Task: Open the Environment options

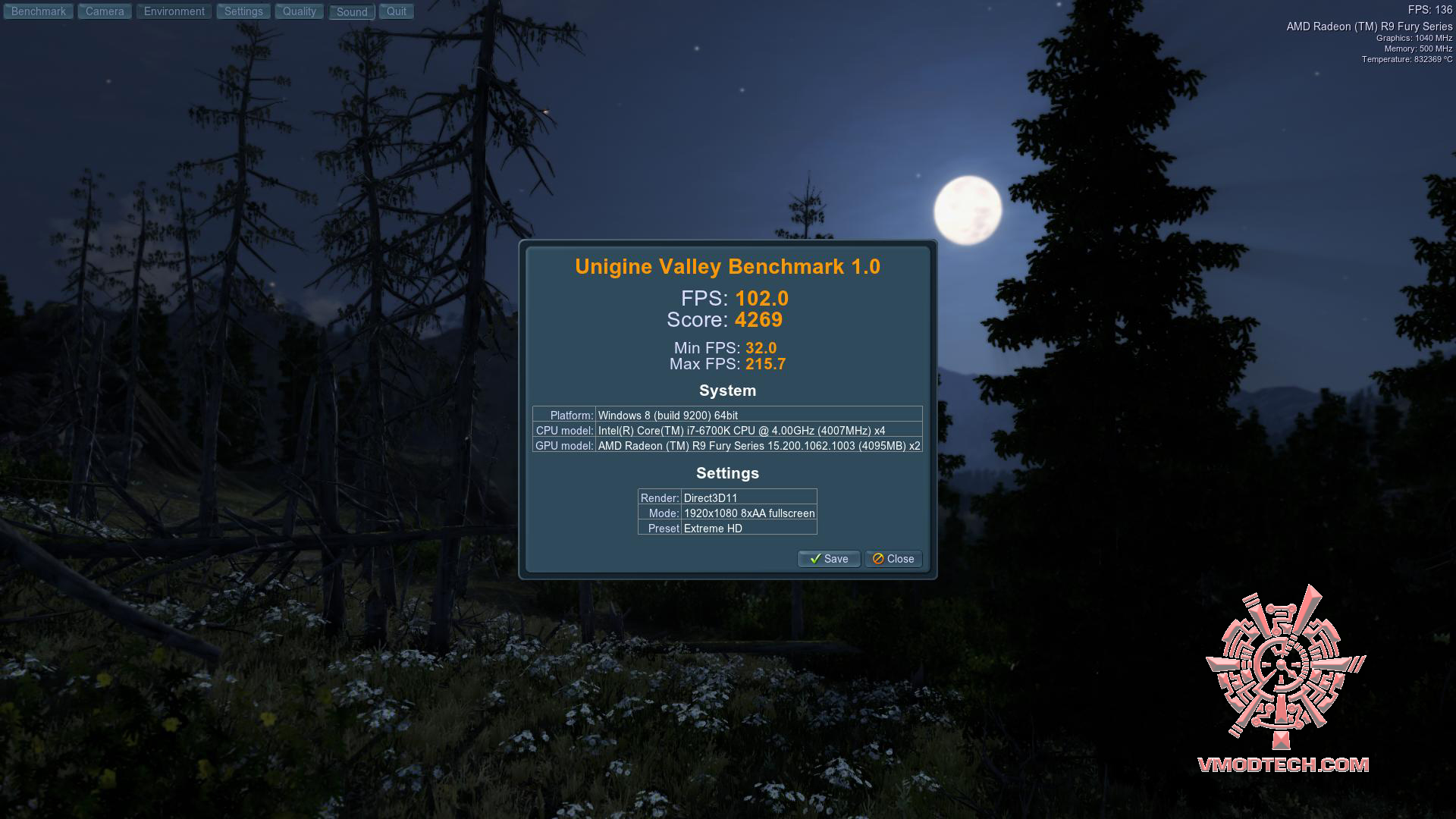Action: (174, 11)
